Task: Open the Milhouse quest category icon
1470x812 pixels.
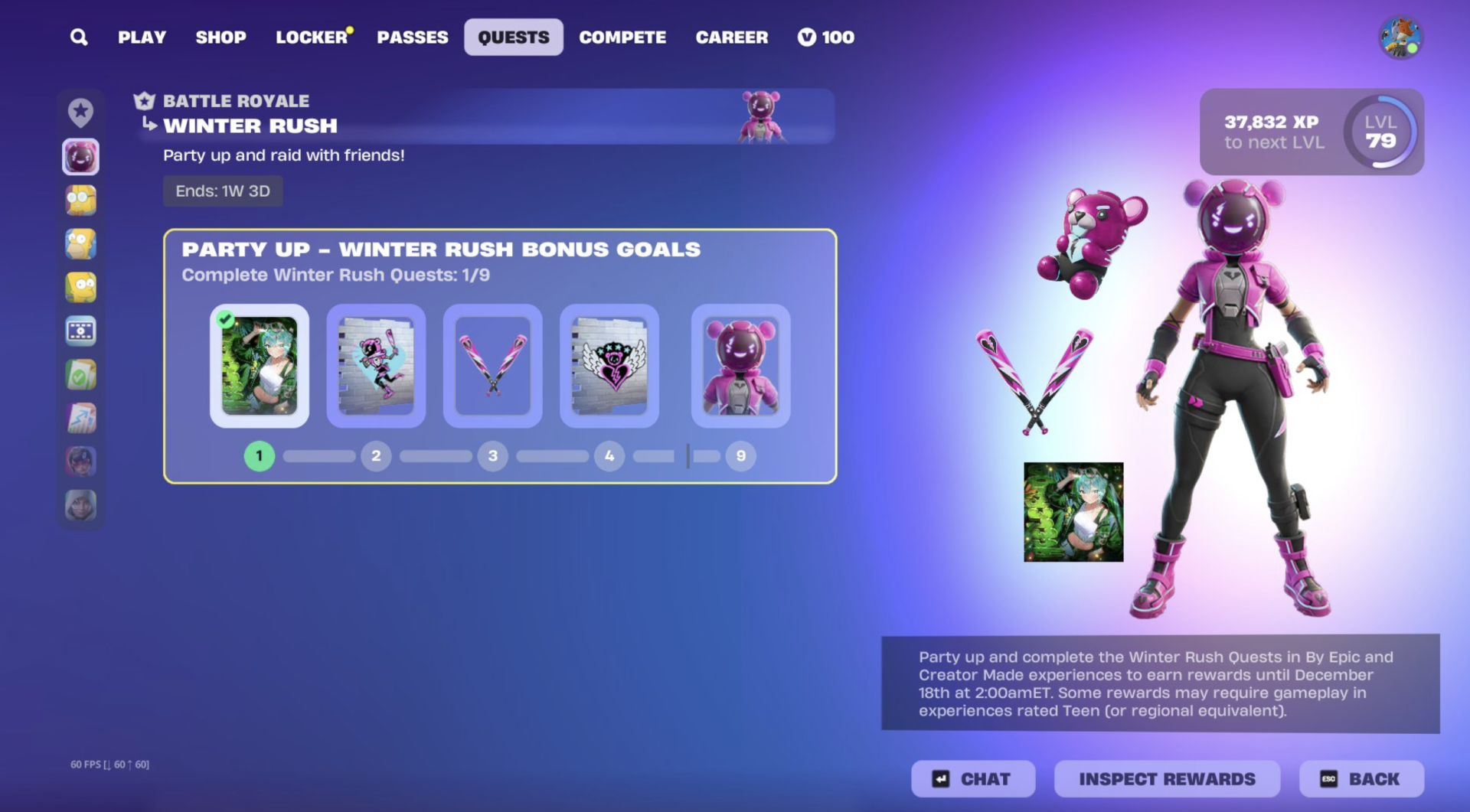Action: pos(80,199)
